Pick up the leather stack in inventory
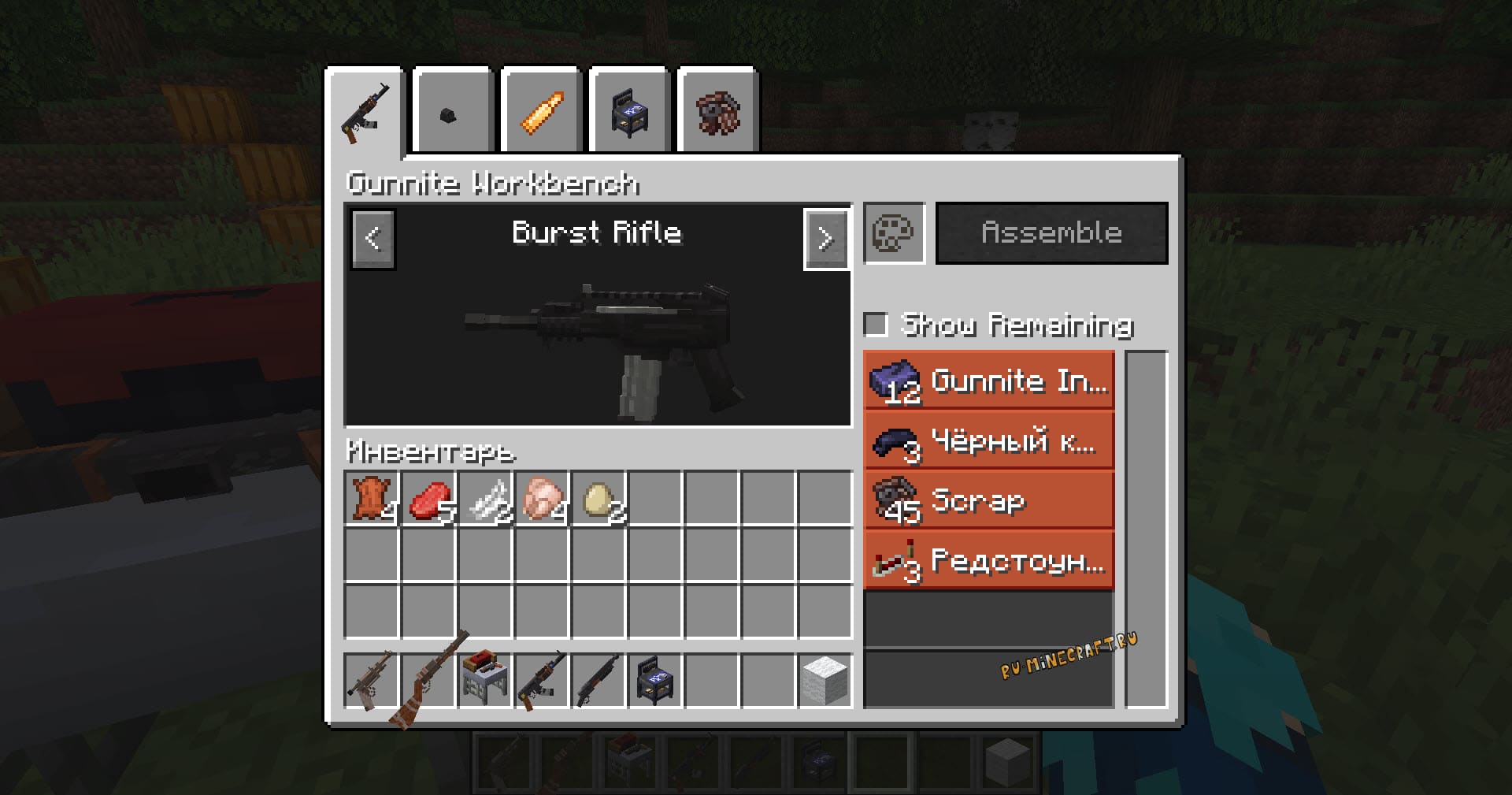 pyautogui.click(x=372, y=499)
